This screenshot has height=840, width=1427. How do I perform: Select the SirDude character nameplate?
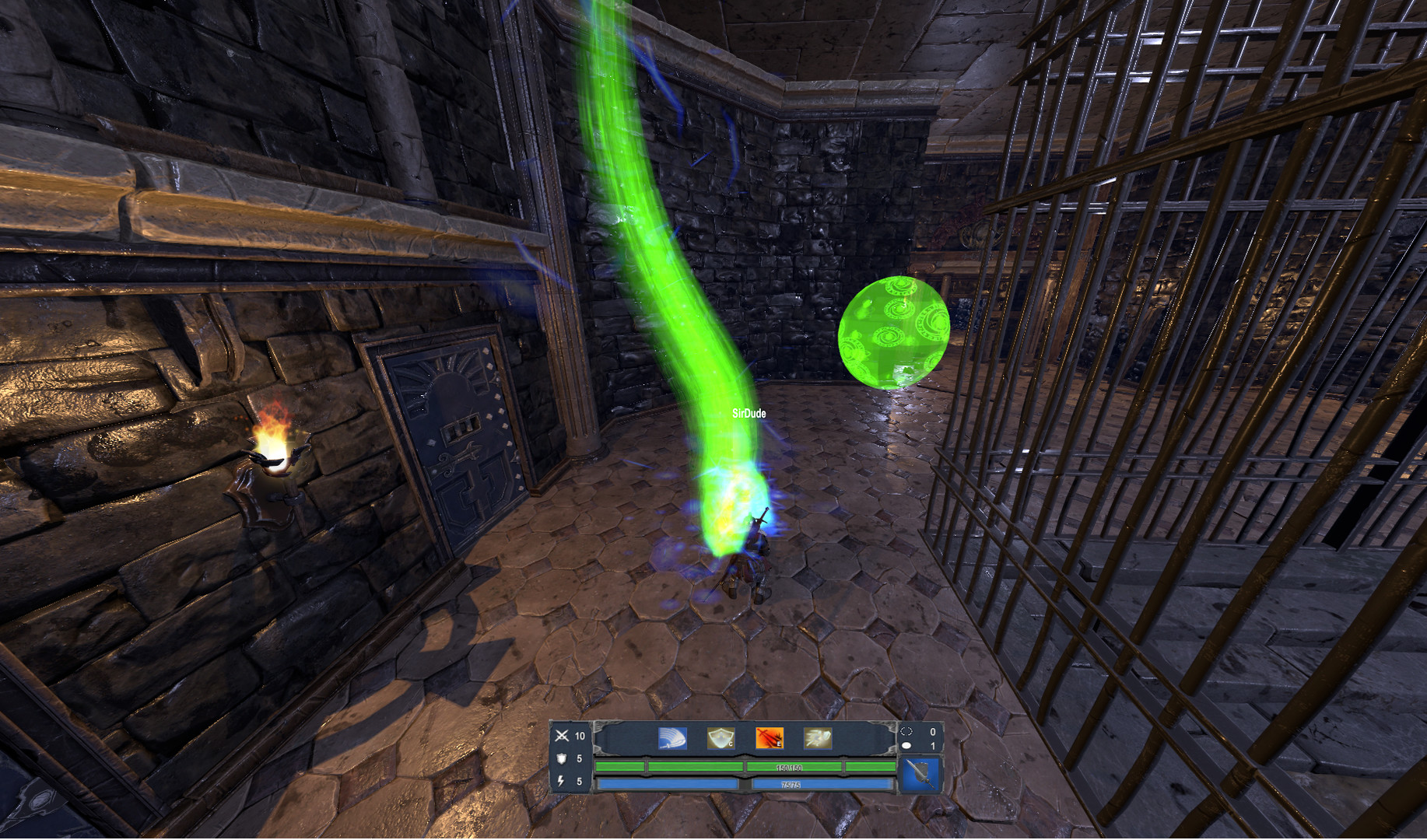[749, 415]
